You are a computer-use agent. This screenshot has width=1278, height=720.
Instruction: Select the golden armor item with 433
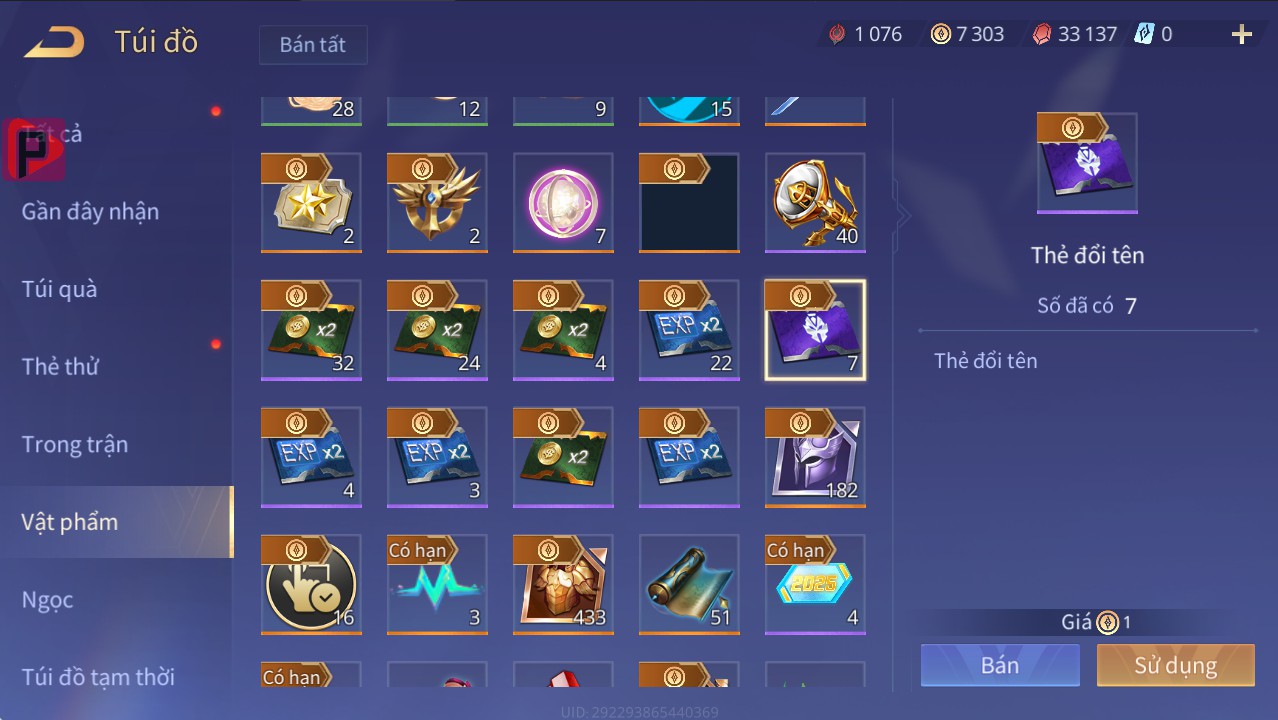563,584
